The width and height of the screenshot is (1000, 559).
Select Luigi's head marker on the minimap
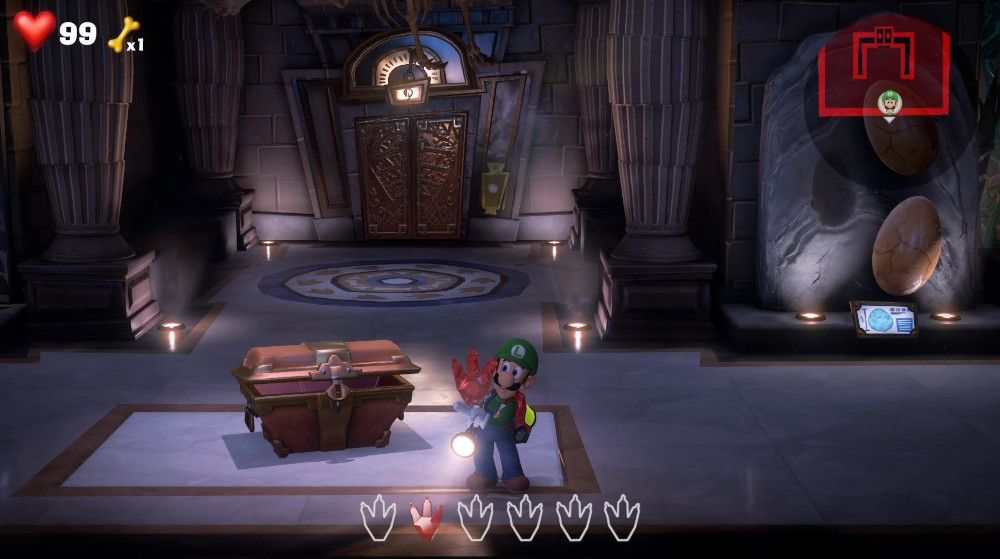point(889,101)
